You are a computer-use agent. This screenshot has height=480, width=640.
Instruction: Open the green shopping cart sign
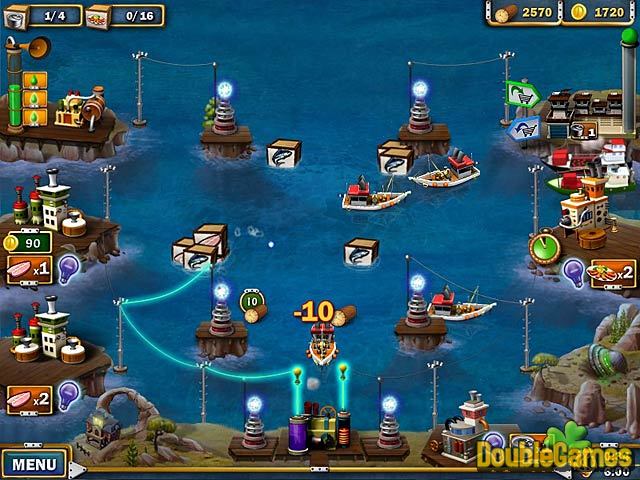(x=522, y=95)
